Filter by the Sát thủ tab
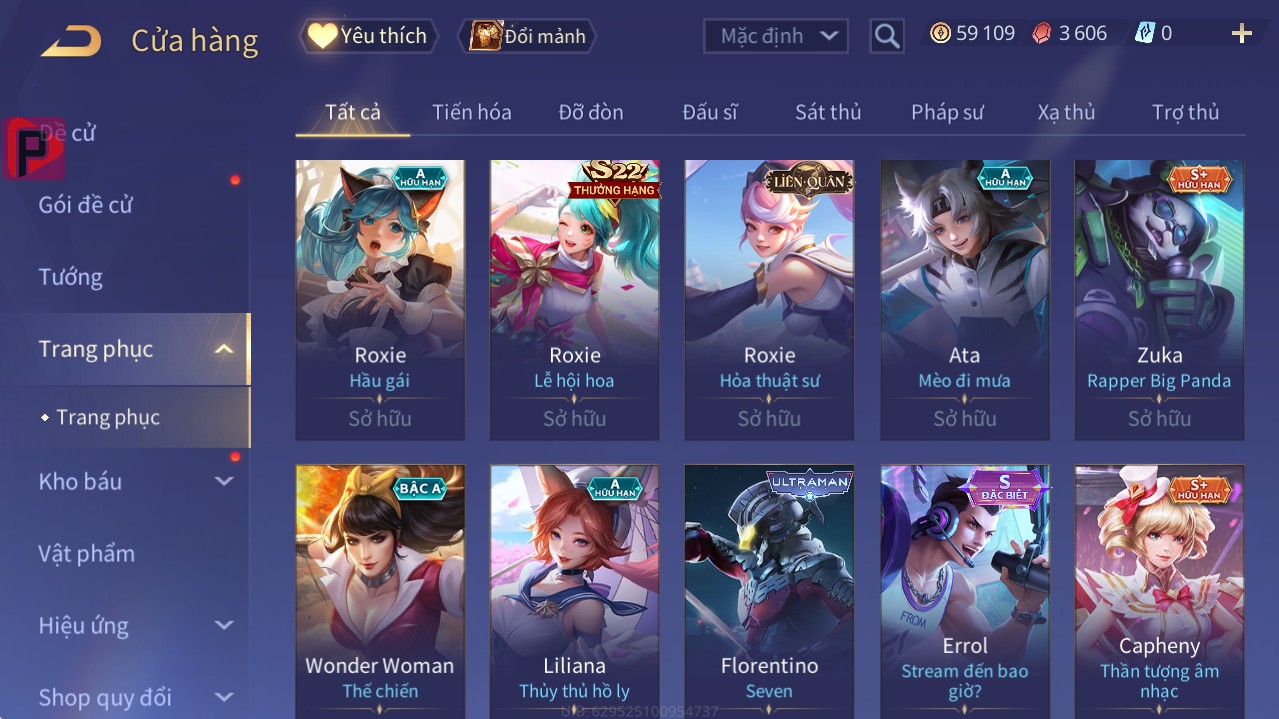Viewport: 1279px width, 719px height. (x=828, y=112)
